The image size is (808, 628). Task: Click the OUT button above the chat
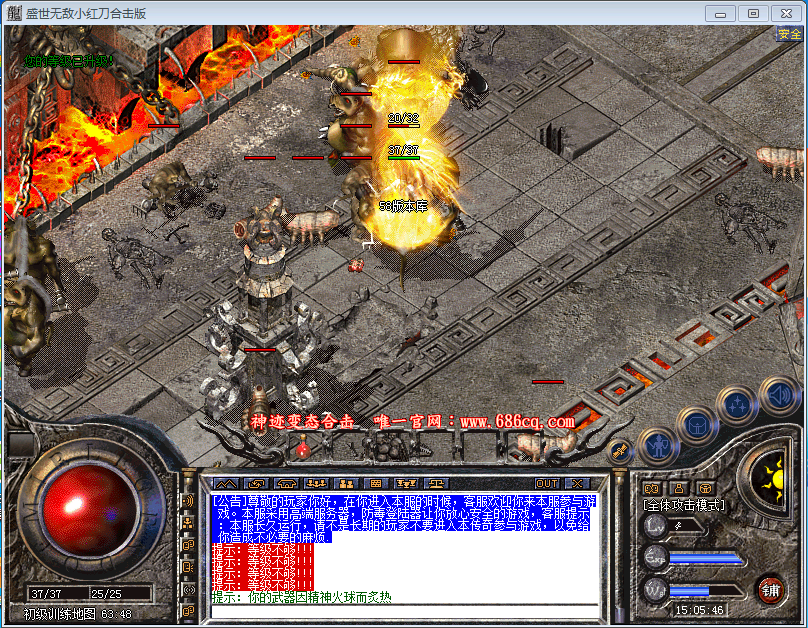(546, 483)
